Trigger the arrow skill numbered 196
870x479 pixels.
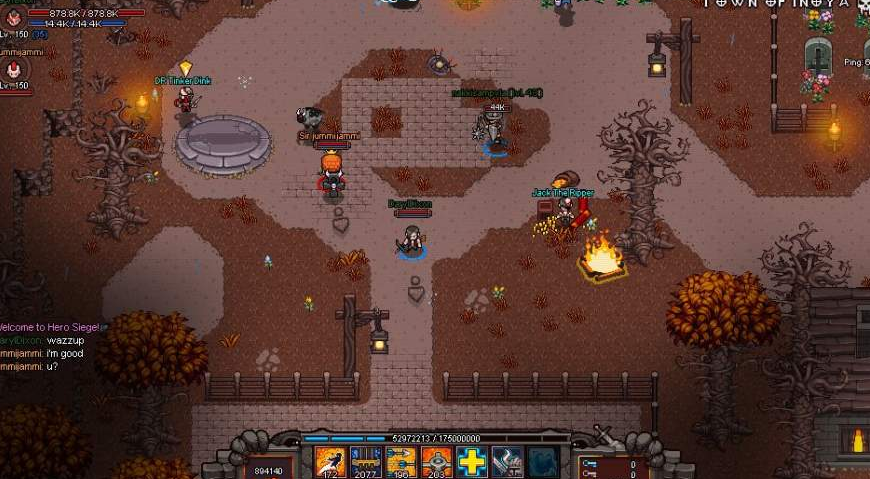click(400, 461)
